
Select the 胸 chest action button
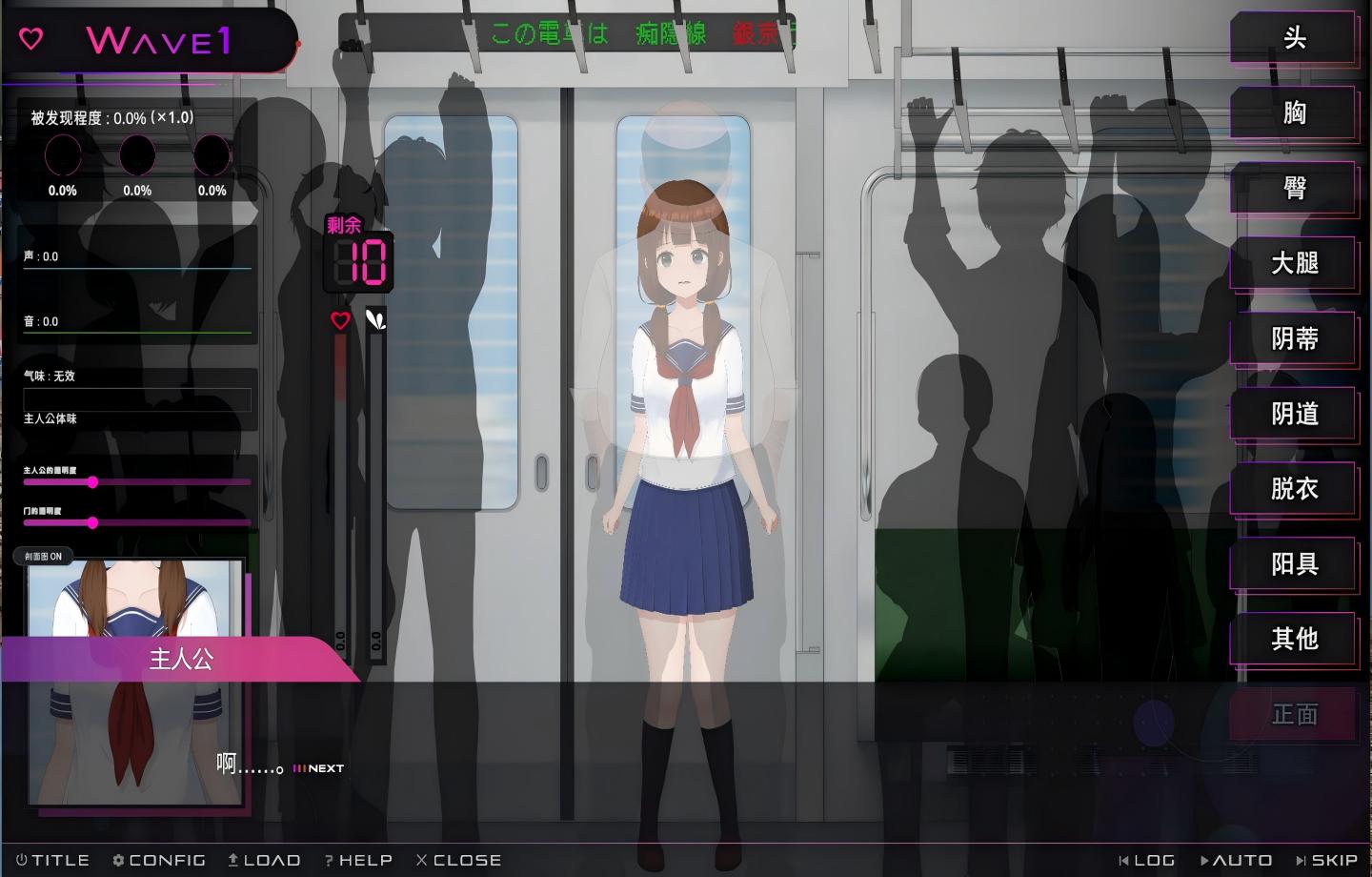click(x=1293, y=113)
